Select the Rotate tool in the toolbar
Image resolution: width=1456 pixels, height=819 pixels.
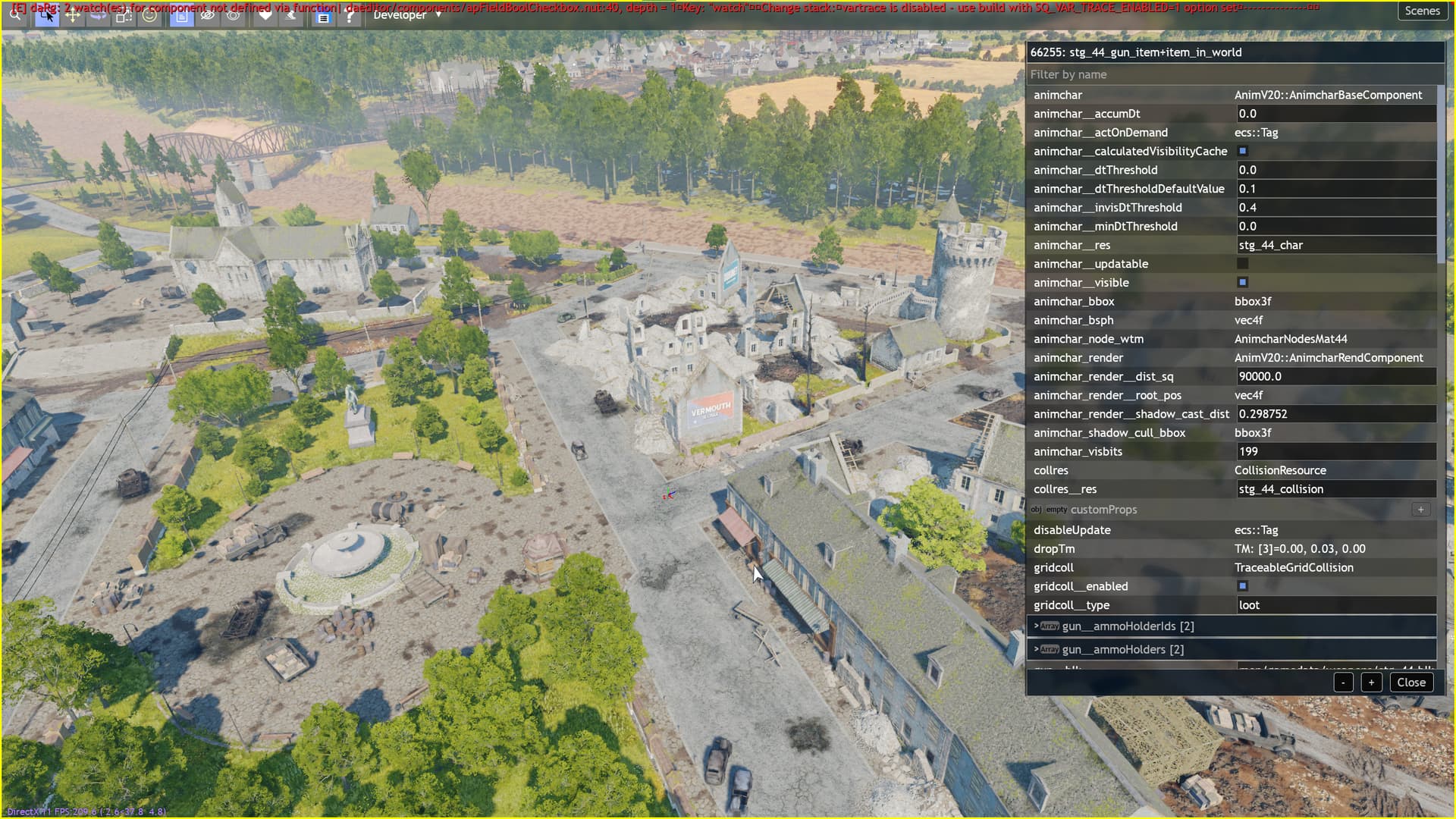pos(99,15)
